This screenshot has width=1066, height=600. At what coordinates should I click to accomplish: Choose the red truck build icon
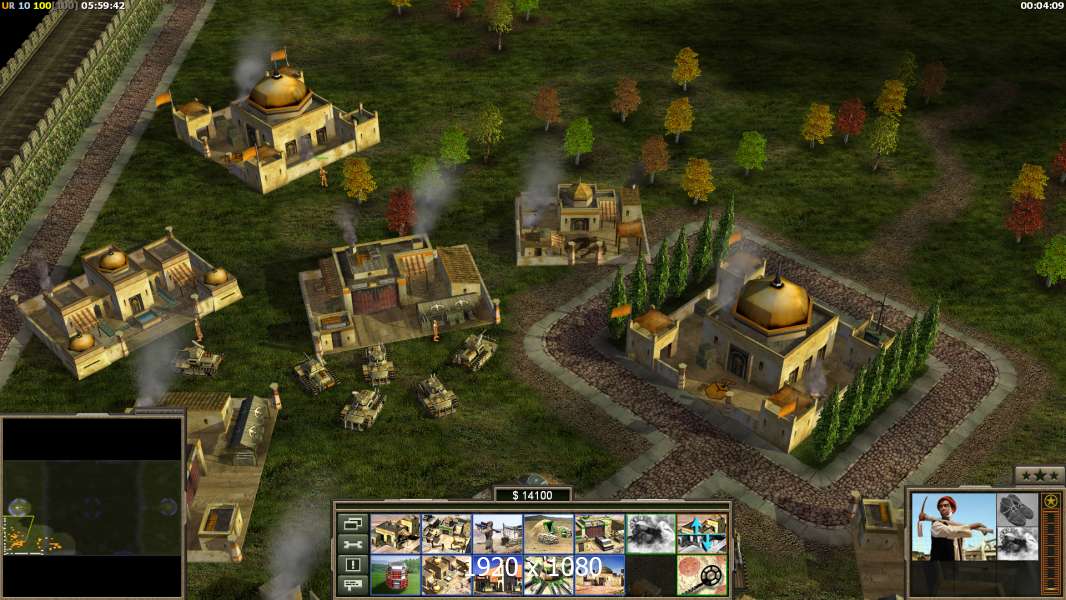[x=395, y=575]
